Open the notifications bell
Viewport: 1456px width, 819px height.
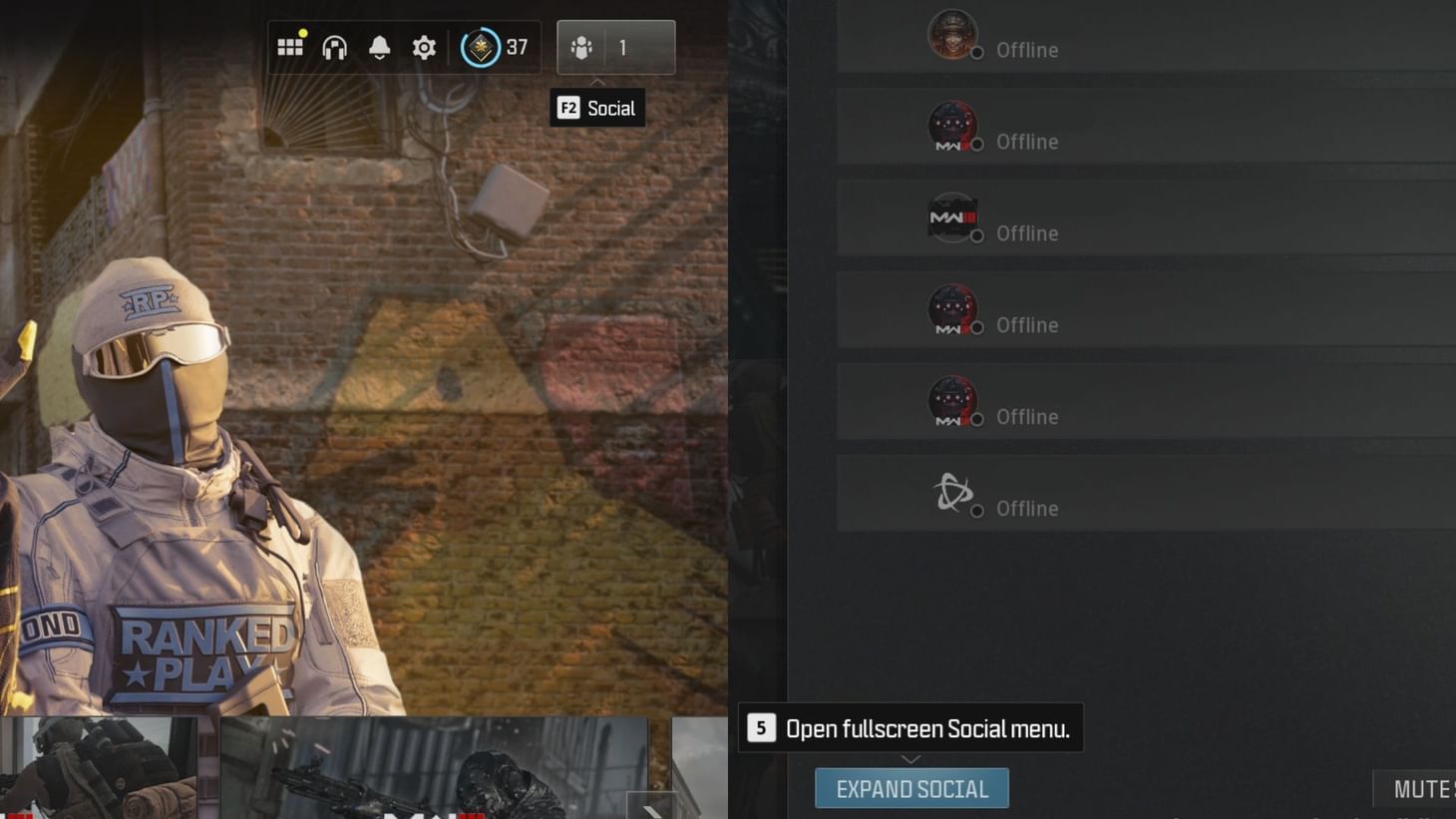(x=380, y=46)
